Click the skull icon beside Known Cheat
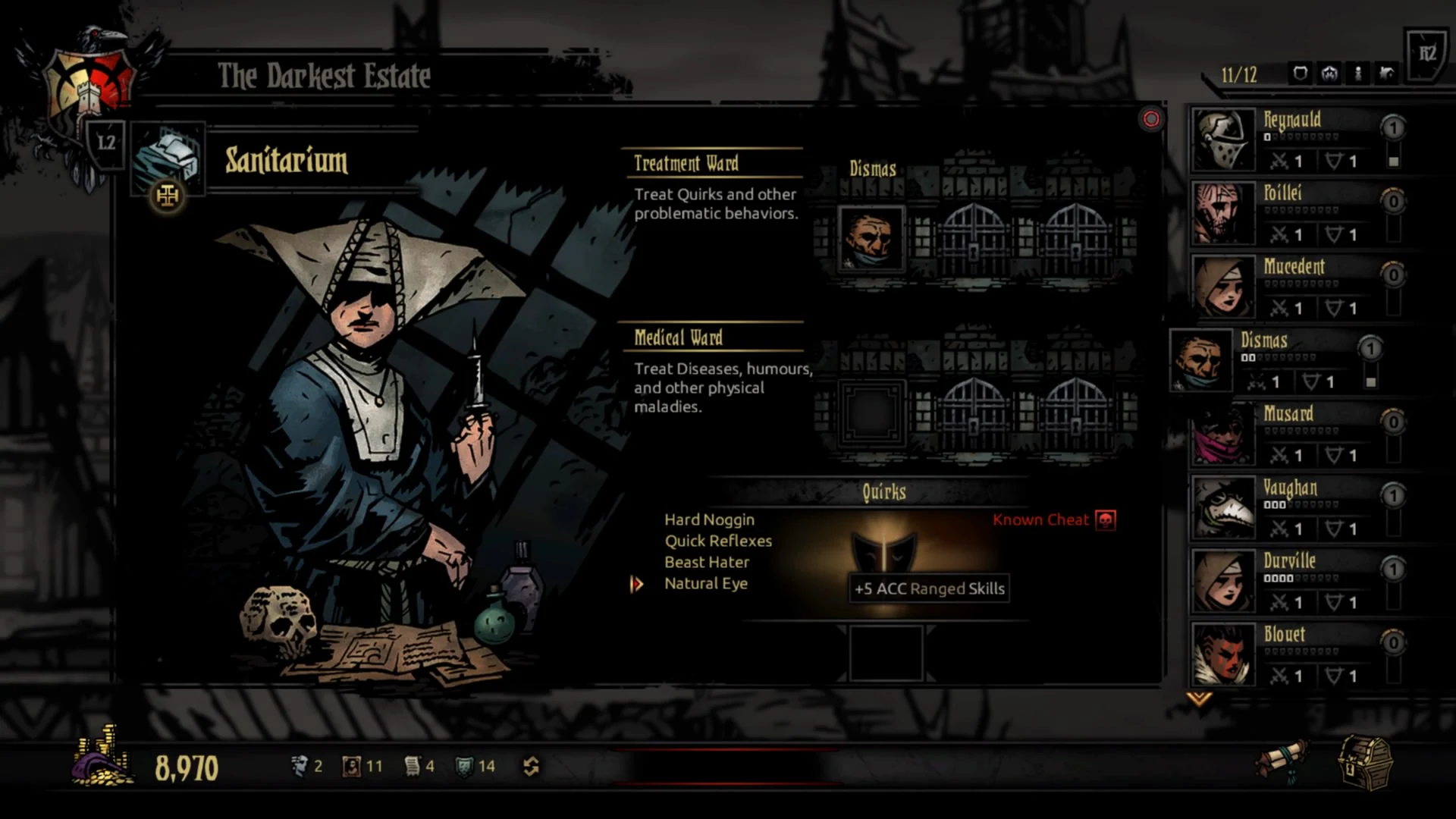Screen dimensions: 1456x819 tap(1106, 521)
